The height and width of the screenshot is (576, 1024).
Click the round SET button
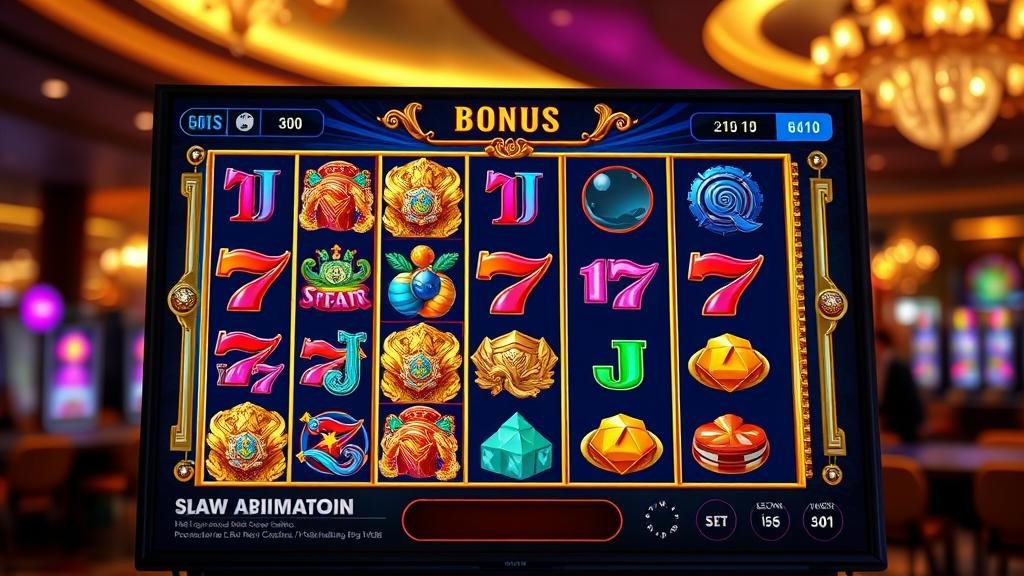coord(716,520)
